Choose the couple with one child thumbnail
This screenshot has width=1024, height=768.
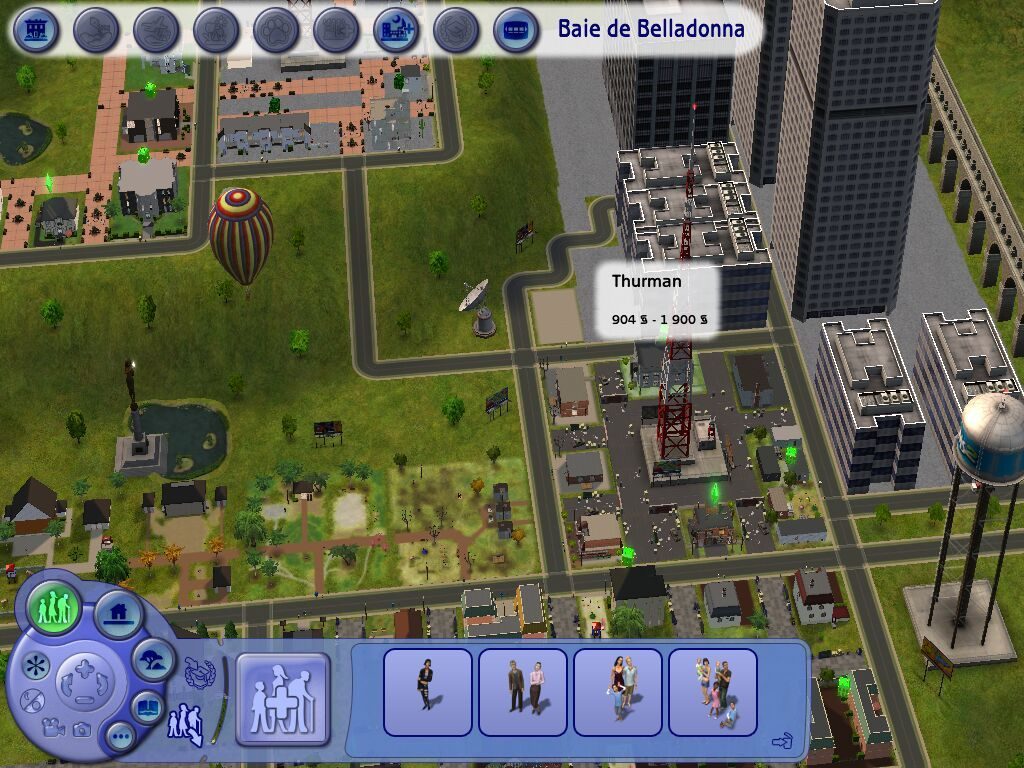pyautogui.click(x=617, y=691)
